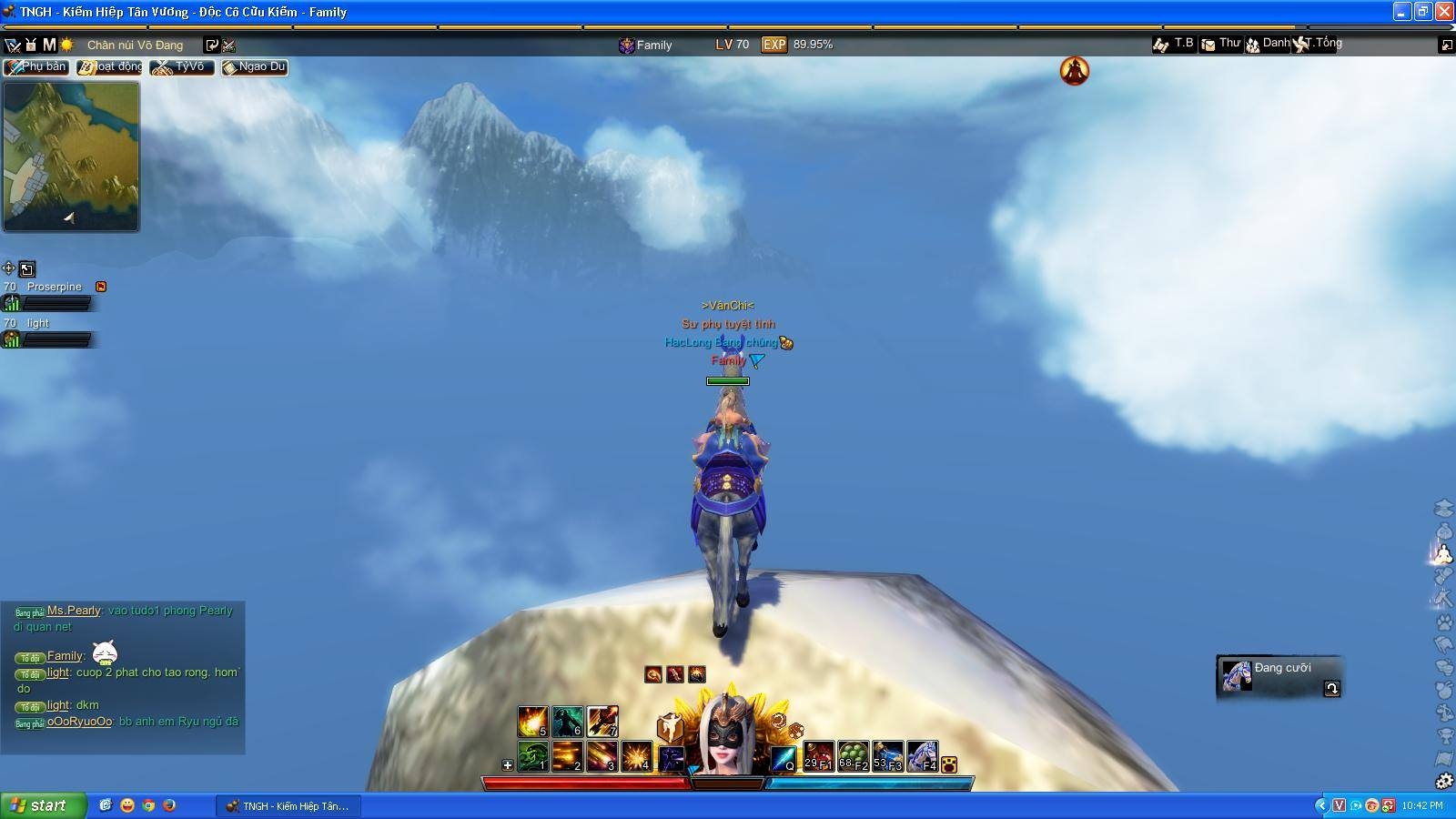1456x819 pixels.
Task: Open the Thư mailbox
Action: tap(1221, 44)
